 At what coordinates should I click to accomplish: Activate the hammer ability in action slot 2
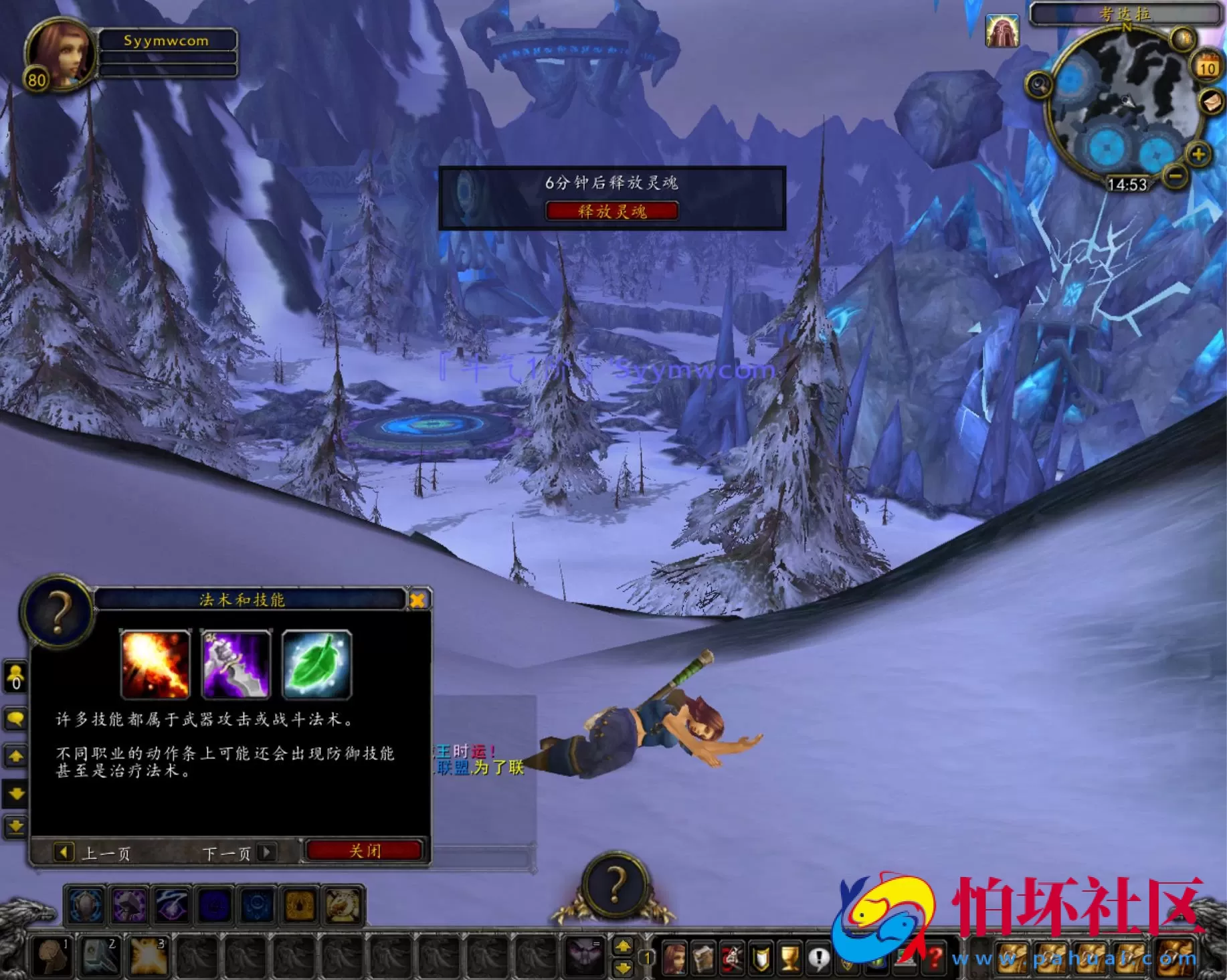point(99,957)
